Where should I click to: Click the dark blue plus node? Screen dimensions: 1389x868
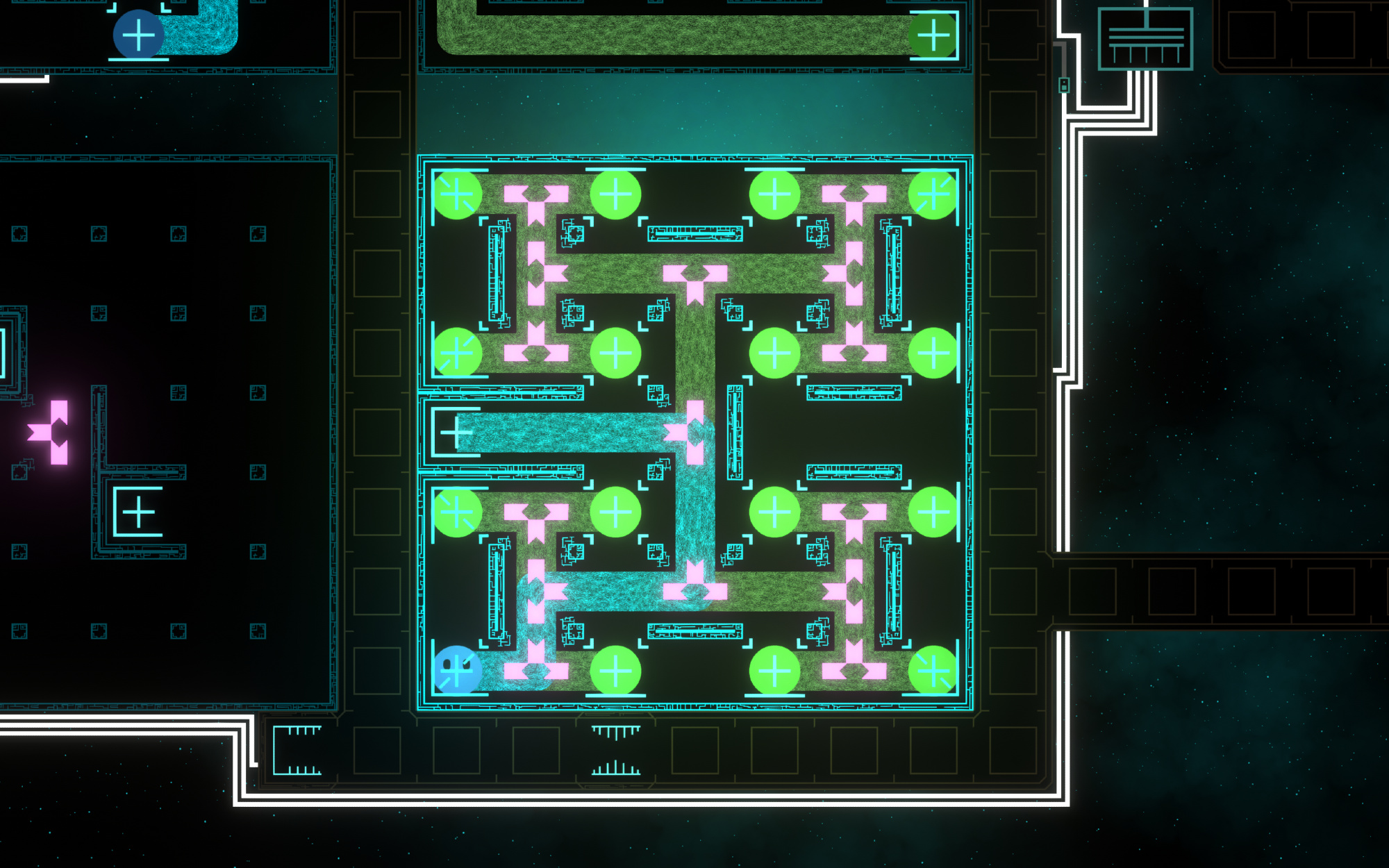[138, 35]
